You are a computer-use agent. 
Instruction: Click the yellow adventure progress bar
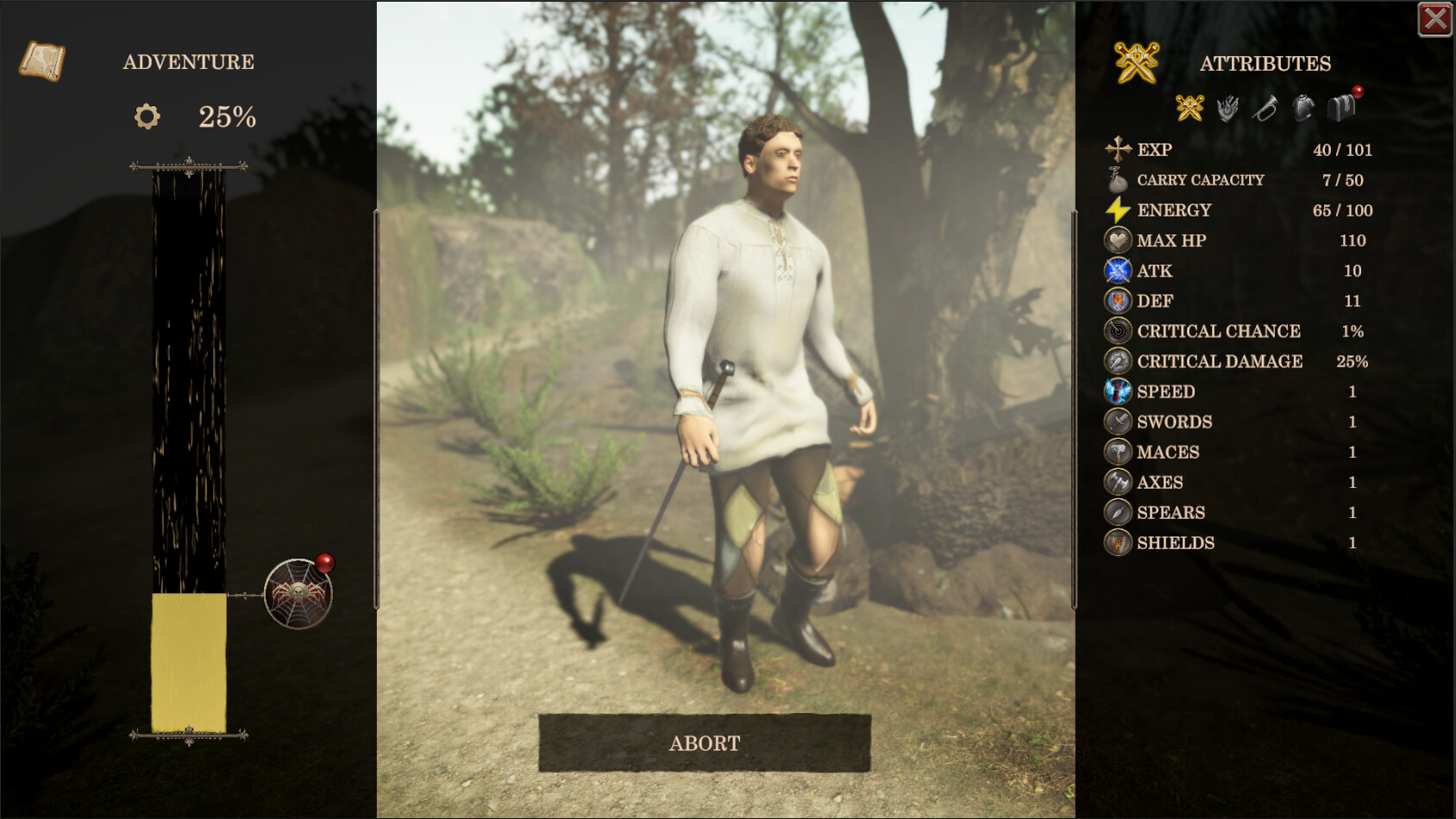click(187, 664)
